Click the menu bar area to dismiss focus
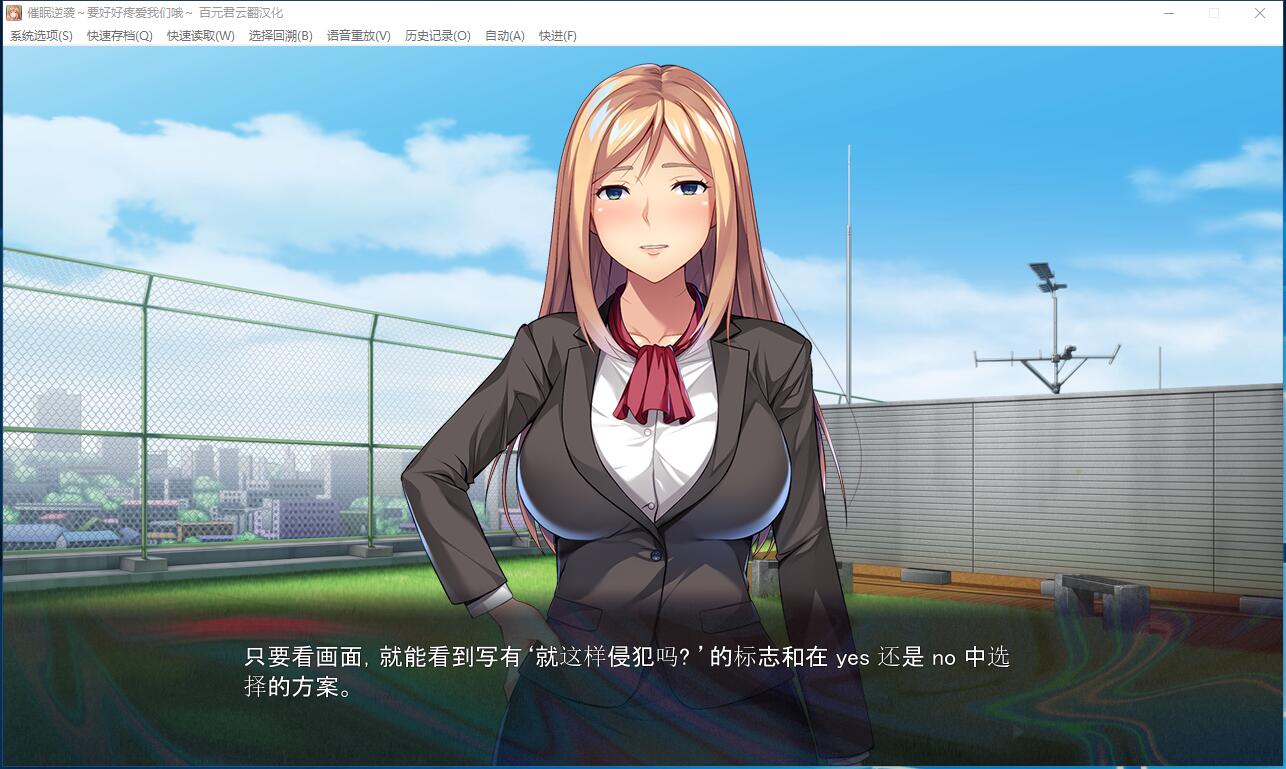 [800, 35]
